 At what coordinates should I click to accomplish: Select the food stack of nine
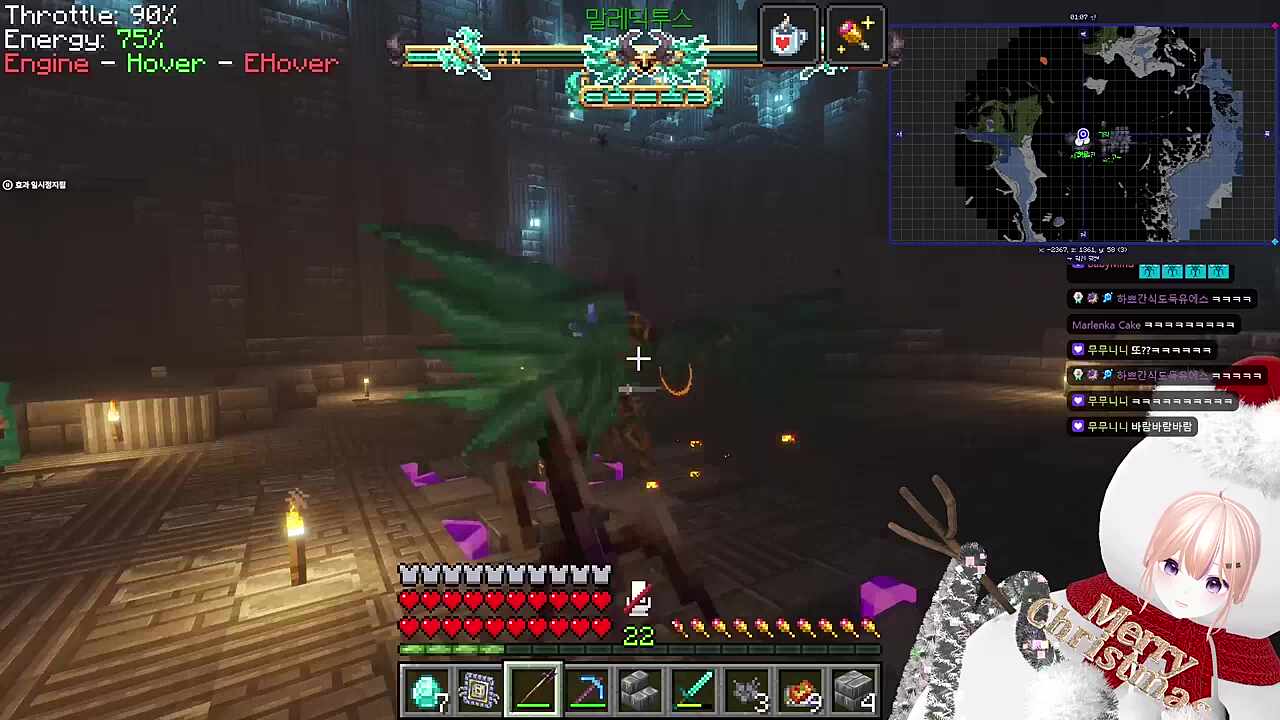click(801, 691)
